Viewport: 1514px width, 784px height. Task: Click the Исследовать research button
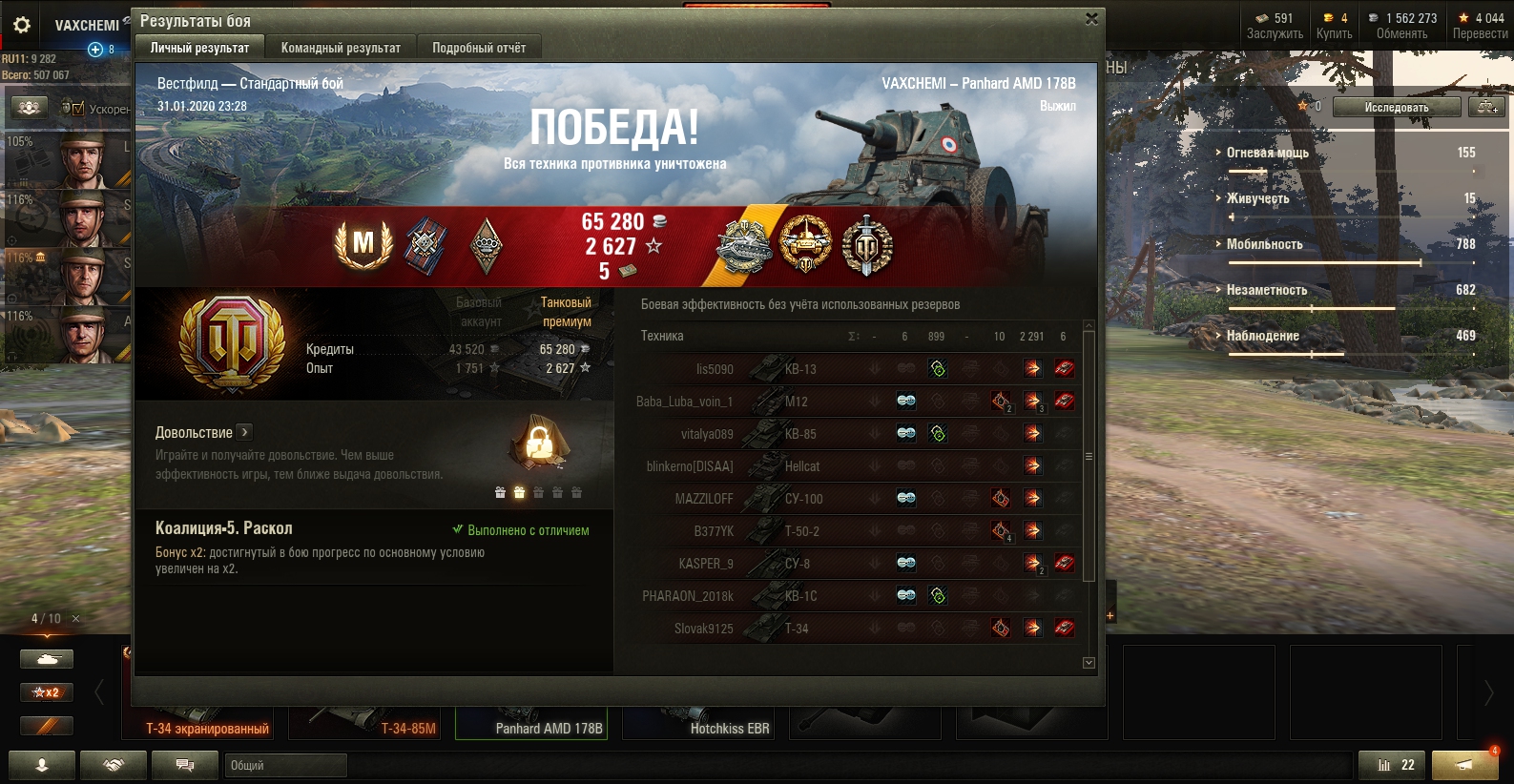[x=1396, y=107]
